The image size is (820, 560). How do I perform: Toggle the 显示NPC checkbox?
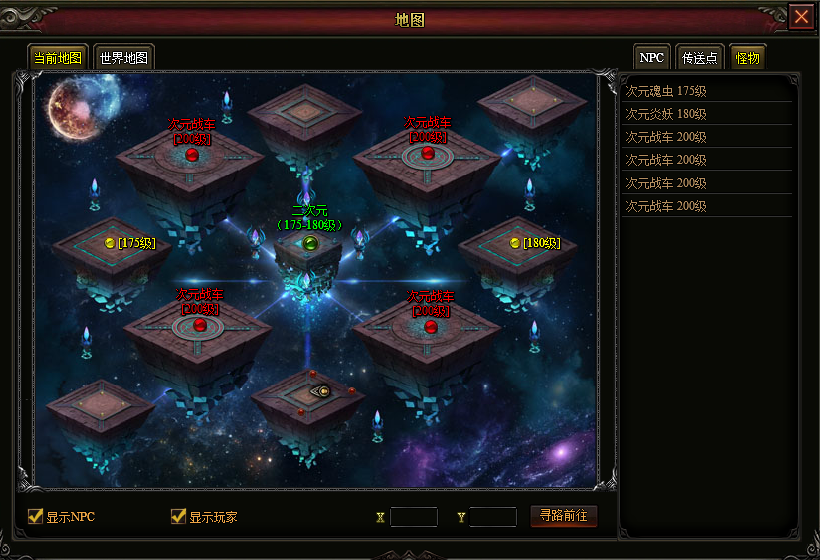coord(36,516)
